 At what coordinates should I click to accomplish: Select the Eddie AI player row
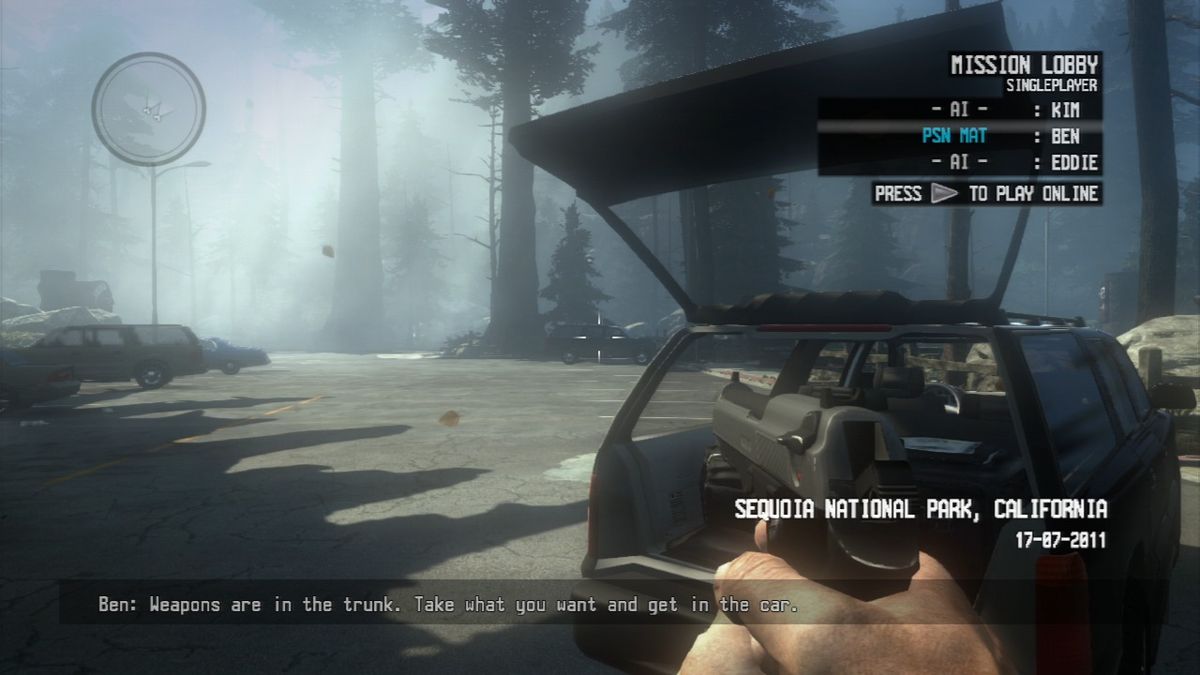click(x=958, y=162)
